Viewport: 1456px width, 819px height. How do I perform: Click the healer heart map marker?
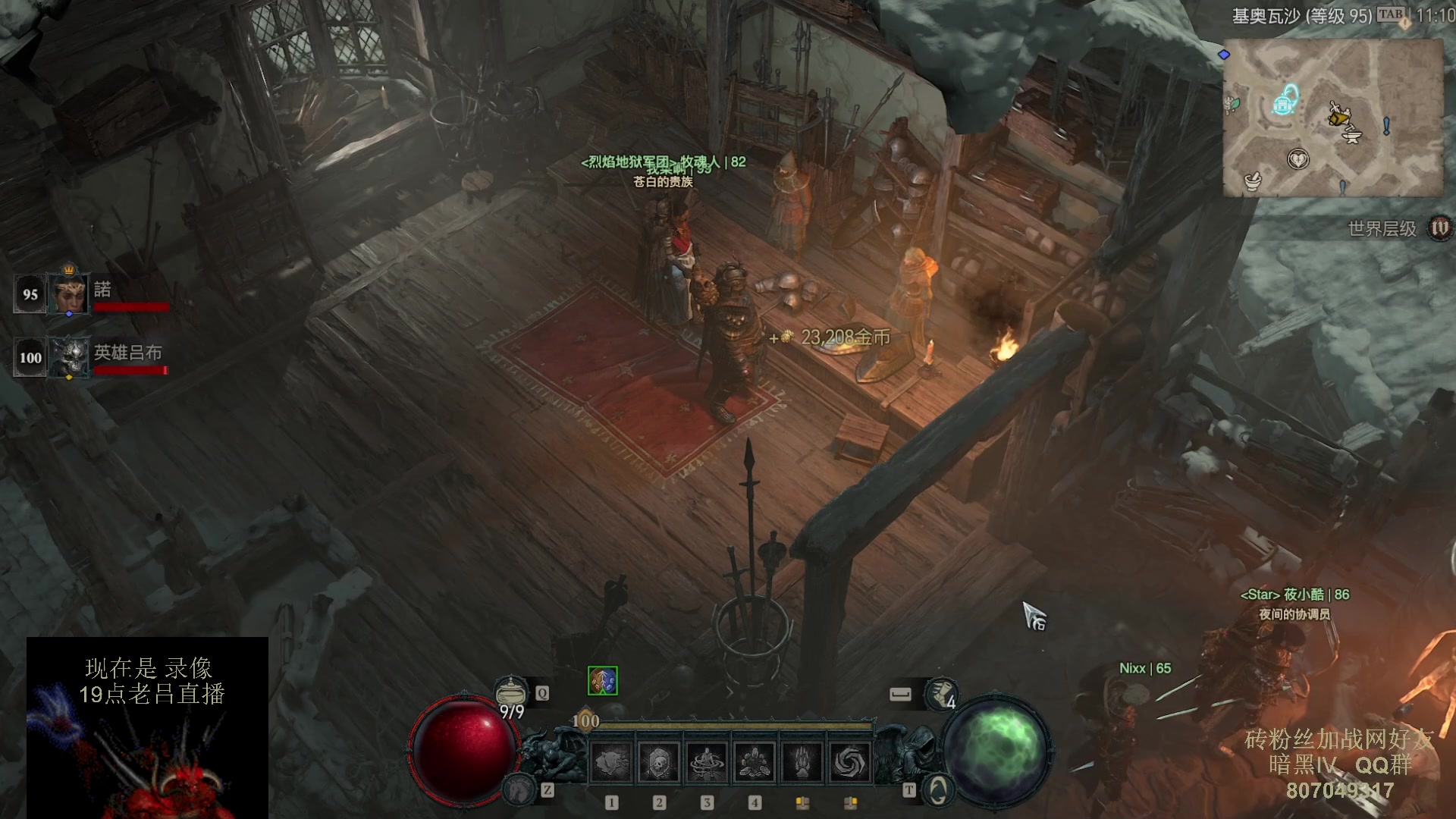1298,159
